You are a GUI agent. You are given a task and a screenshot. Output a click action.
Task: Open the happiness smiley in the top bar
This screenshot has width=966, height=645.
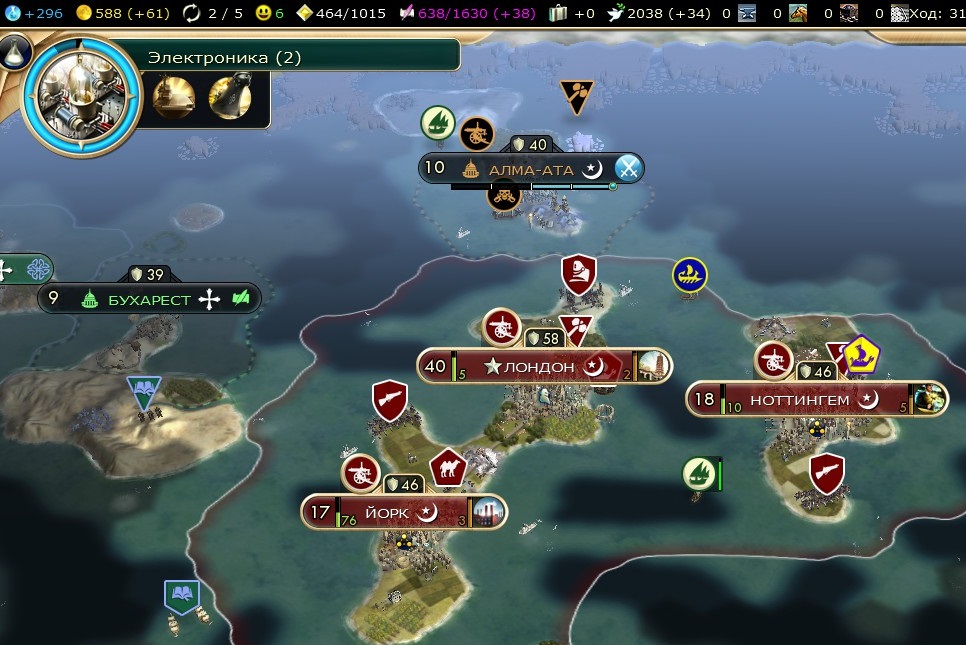[x=263, y=13]
